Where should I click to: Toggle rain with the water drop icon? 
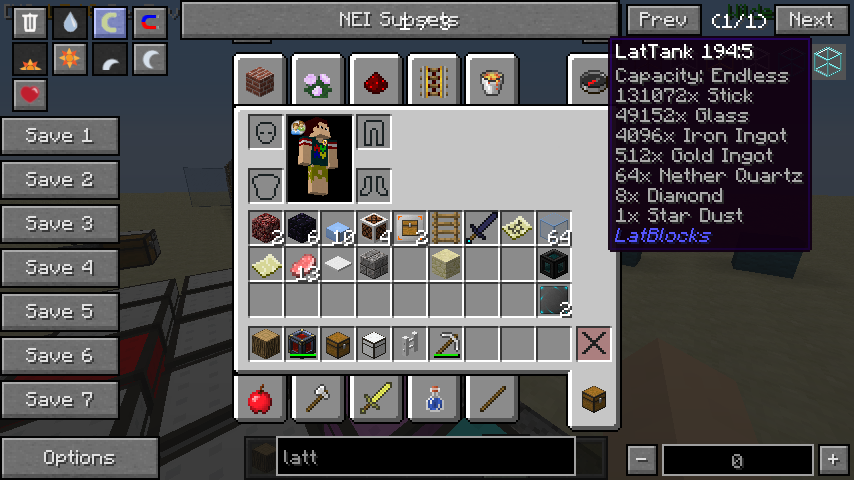(70, 23)
